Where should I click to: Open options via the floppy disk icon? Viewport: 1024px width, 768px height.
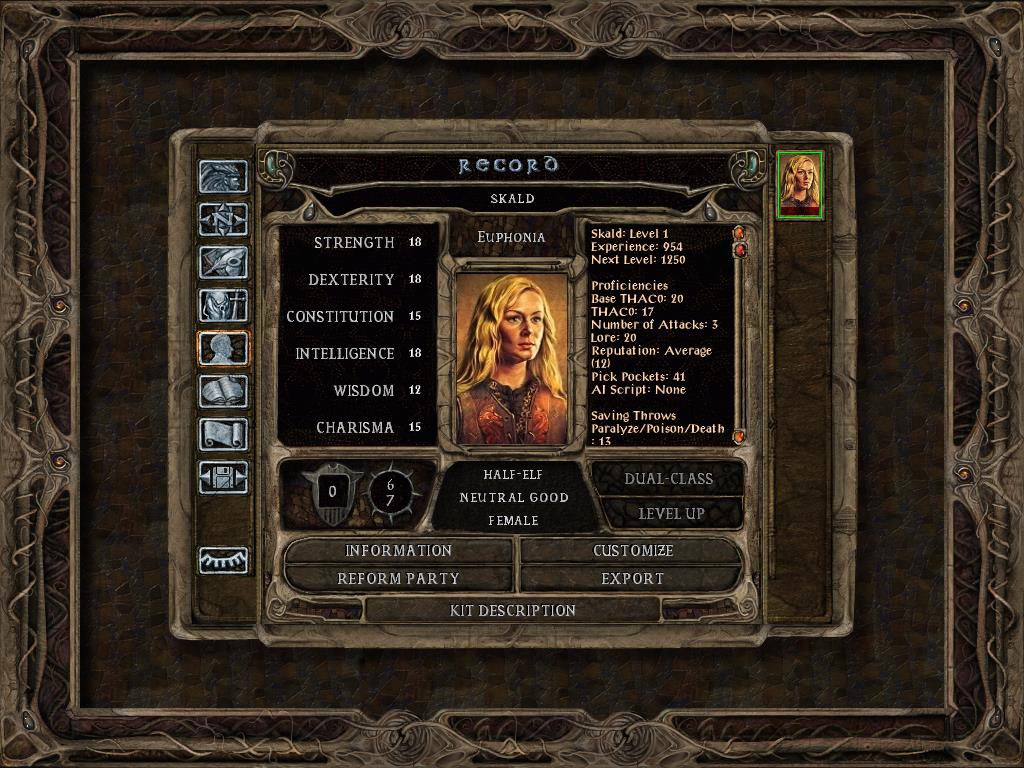tap(223, 477)
